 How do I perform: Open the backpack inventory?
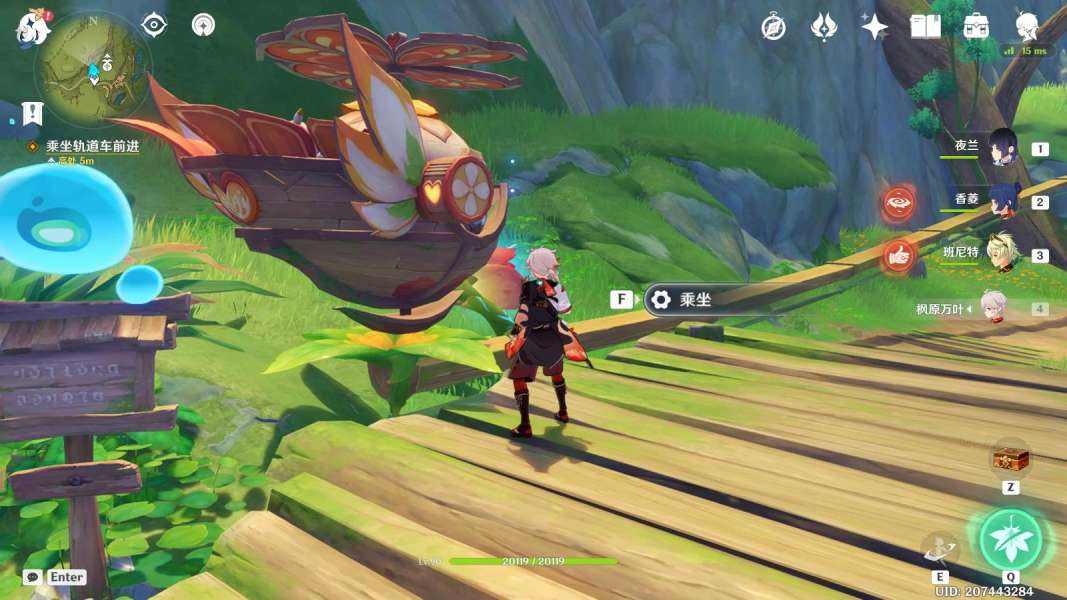click(x=976, y=27)
